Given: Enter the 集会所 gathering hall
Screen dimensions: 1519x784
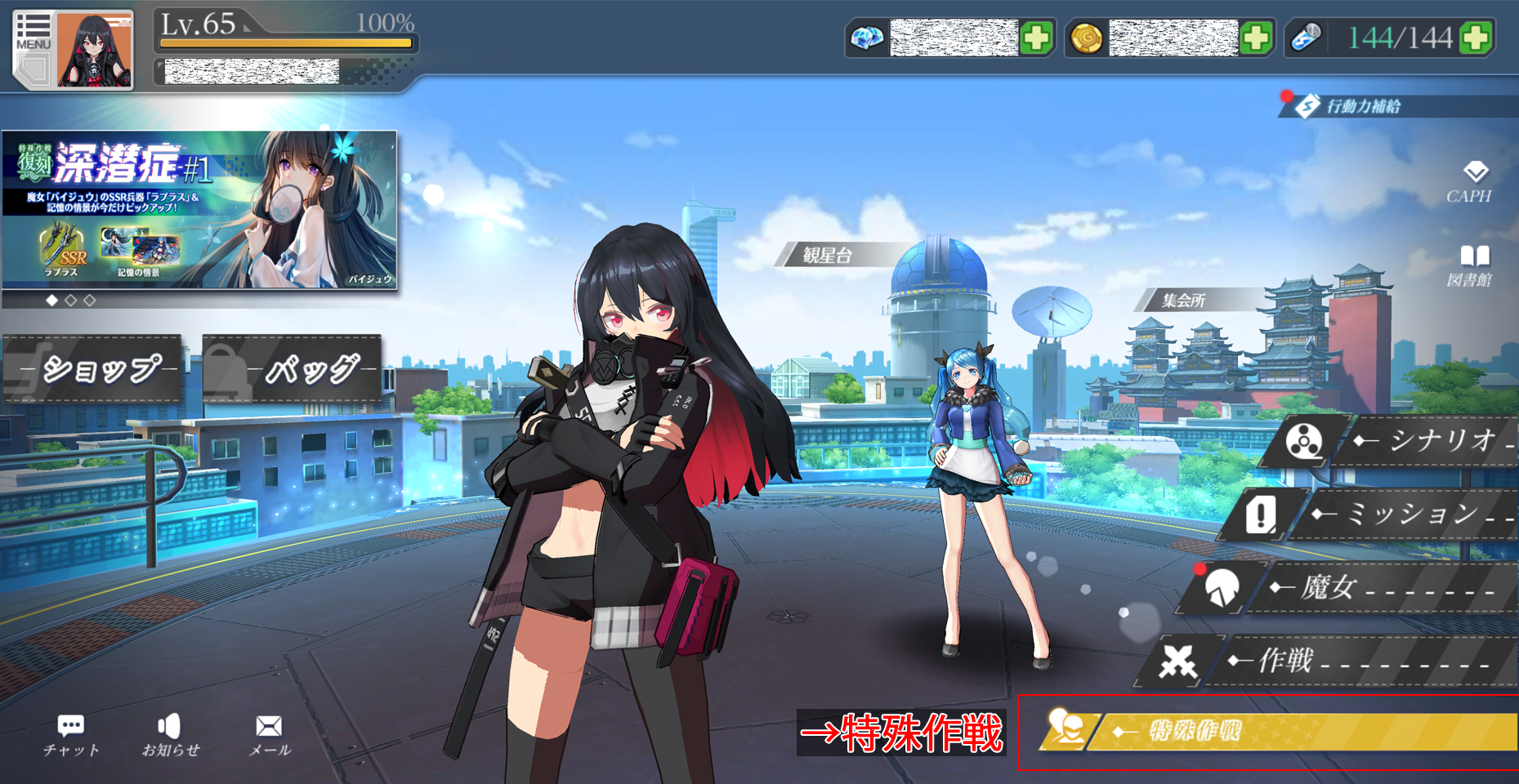Looking at the screenshot, I should 1184,301.
